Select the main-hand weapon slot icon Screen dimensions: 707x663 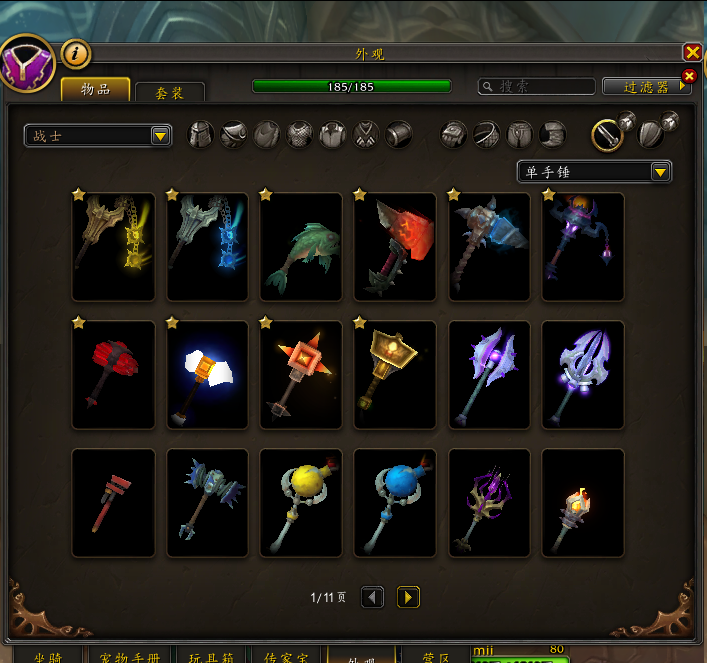(x=606, y=135)
